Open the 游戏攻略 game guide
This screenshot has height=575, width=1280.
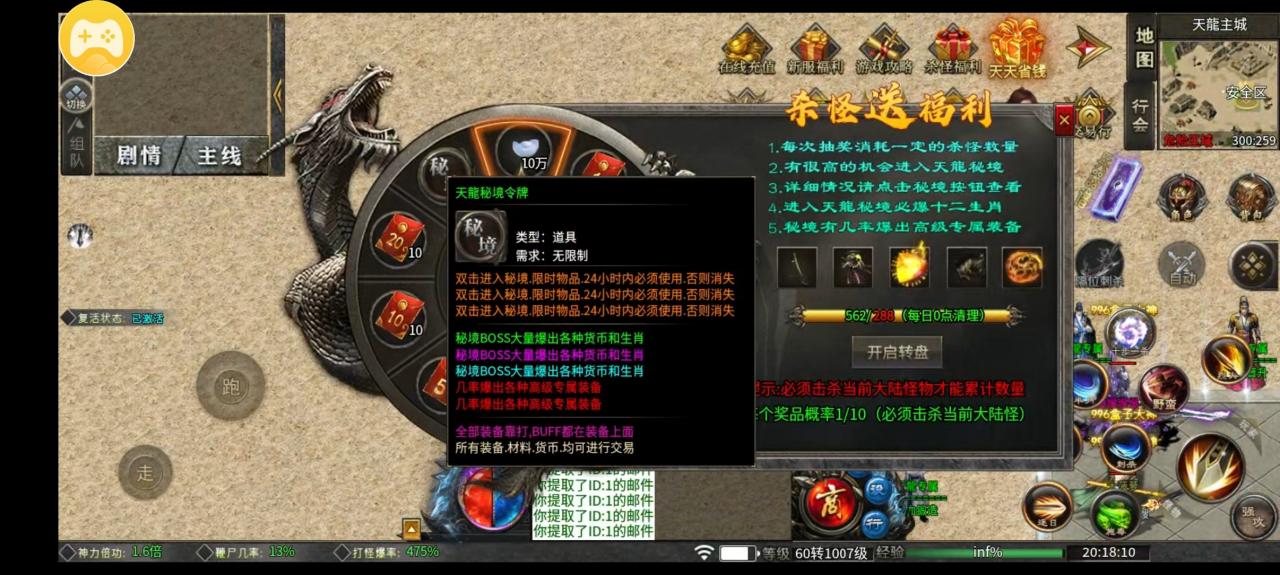coord(884,52)
